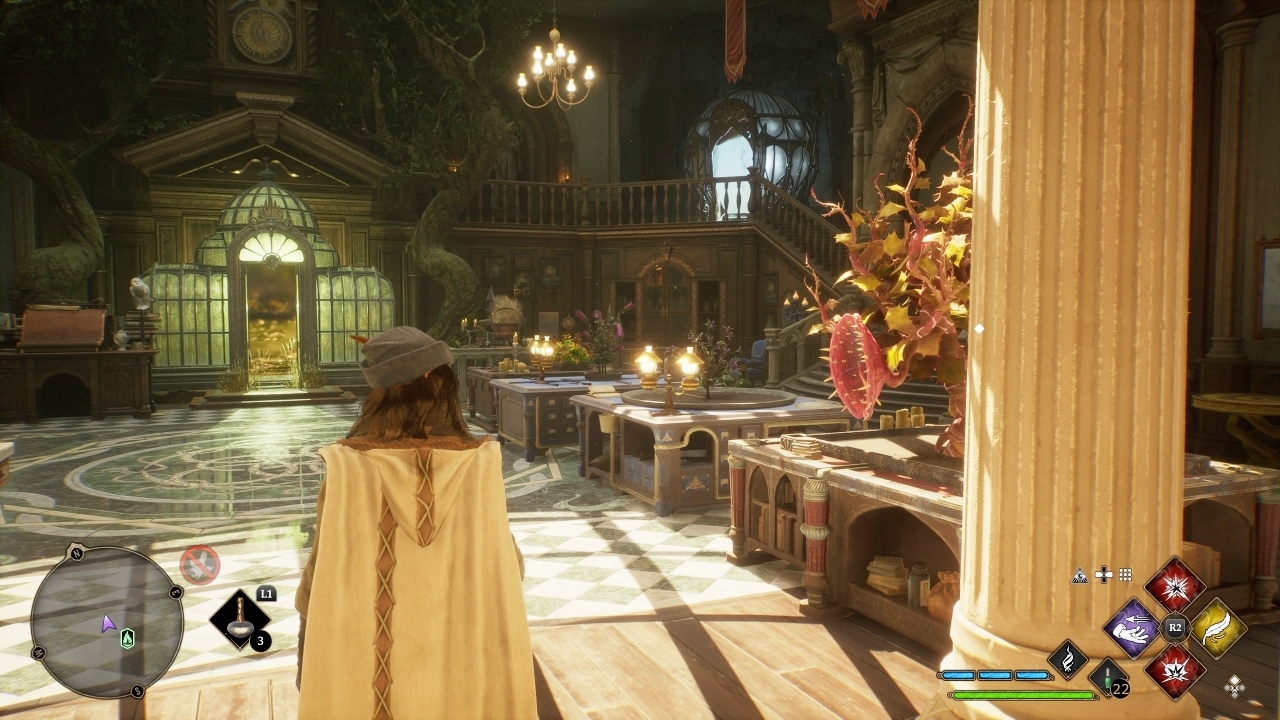Click the Revelio eye-pyramid icon
Screen dimensions: 1280x720
point(1080,575)
